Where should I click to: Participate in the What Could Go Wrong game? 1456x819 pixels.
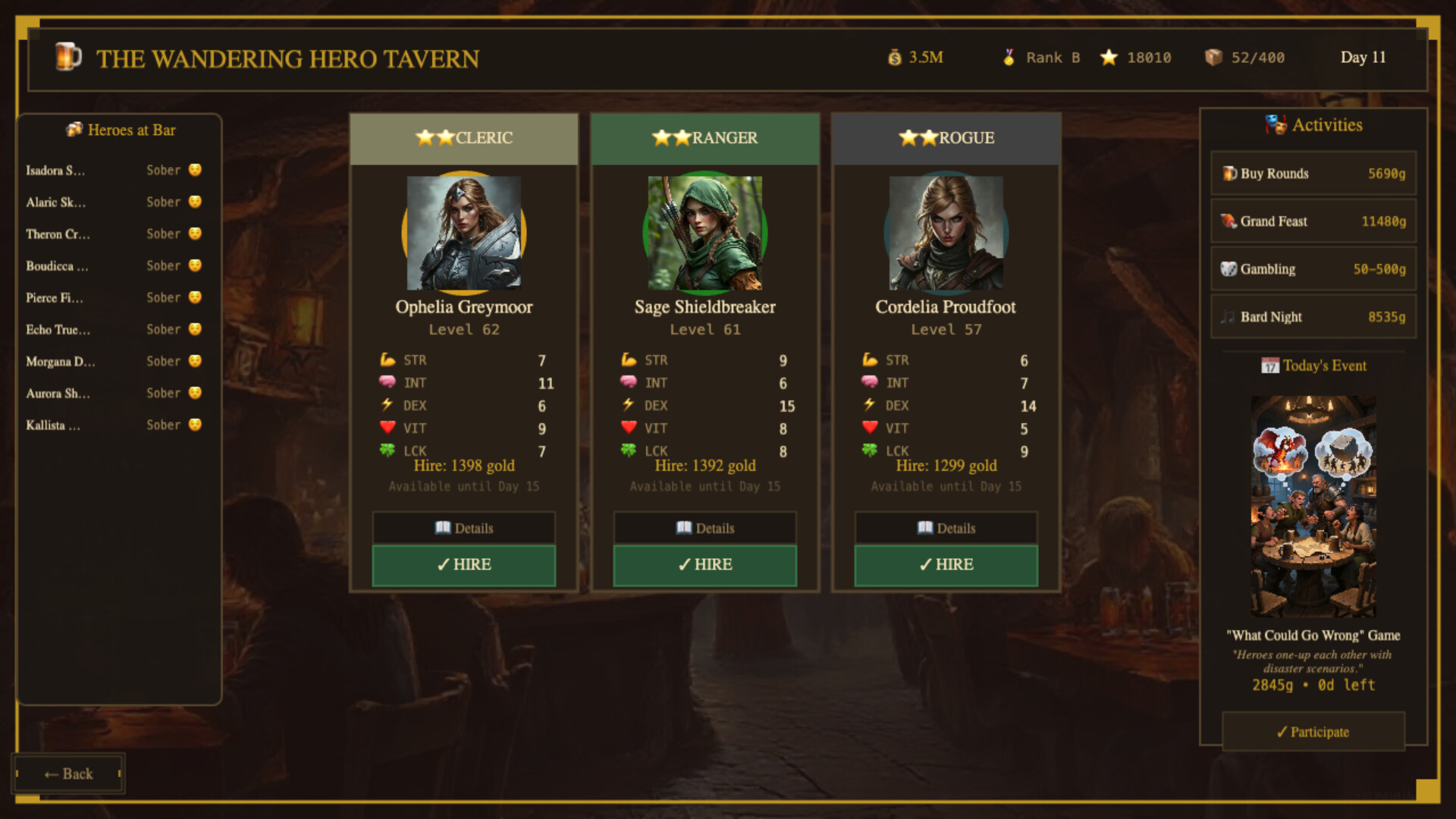coord(1313,732)
